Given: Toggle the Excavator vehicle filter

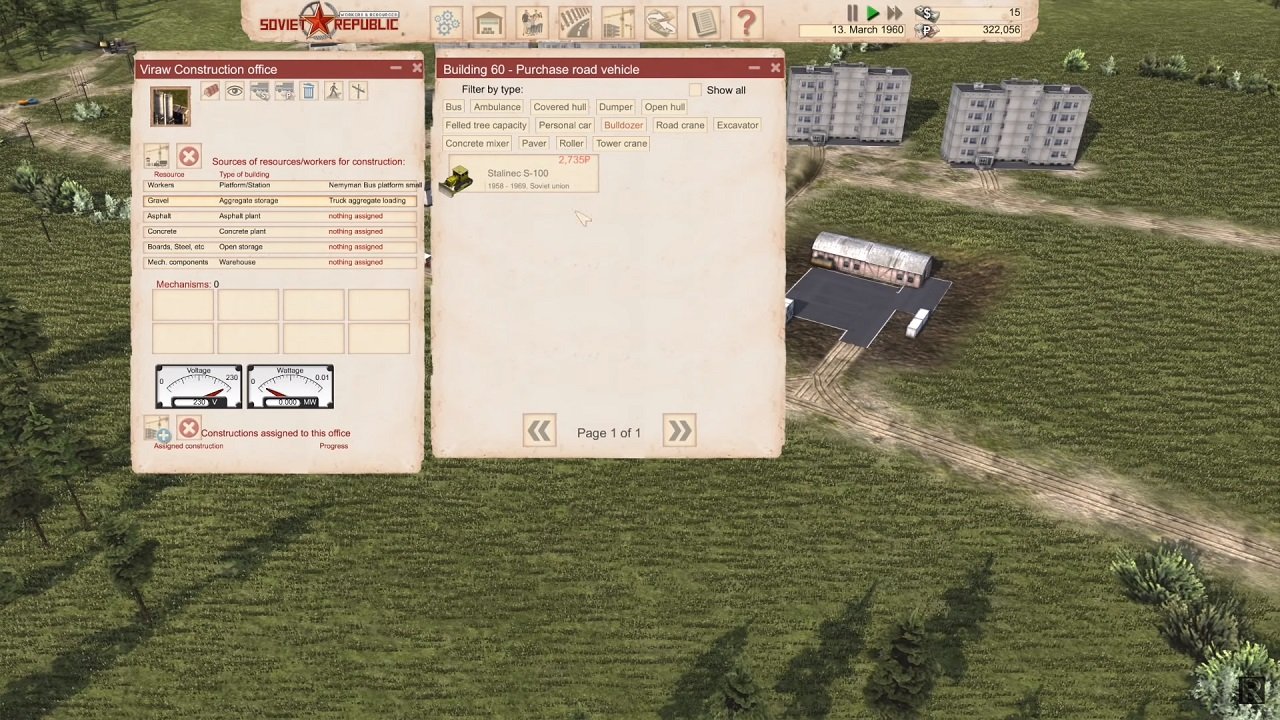Looking at the screenshot, I should pos(737,124).
